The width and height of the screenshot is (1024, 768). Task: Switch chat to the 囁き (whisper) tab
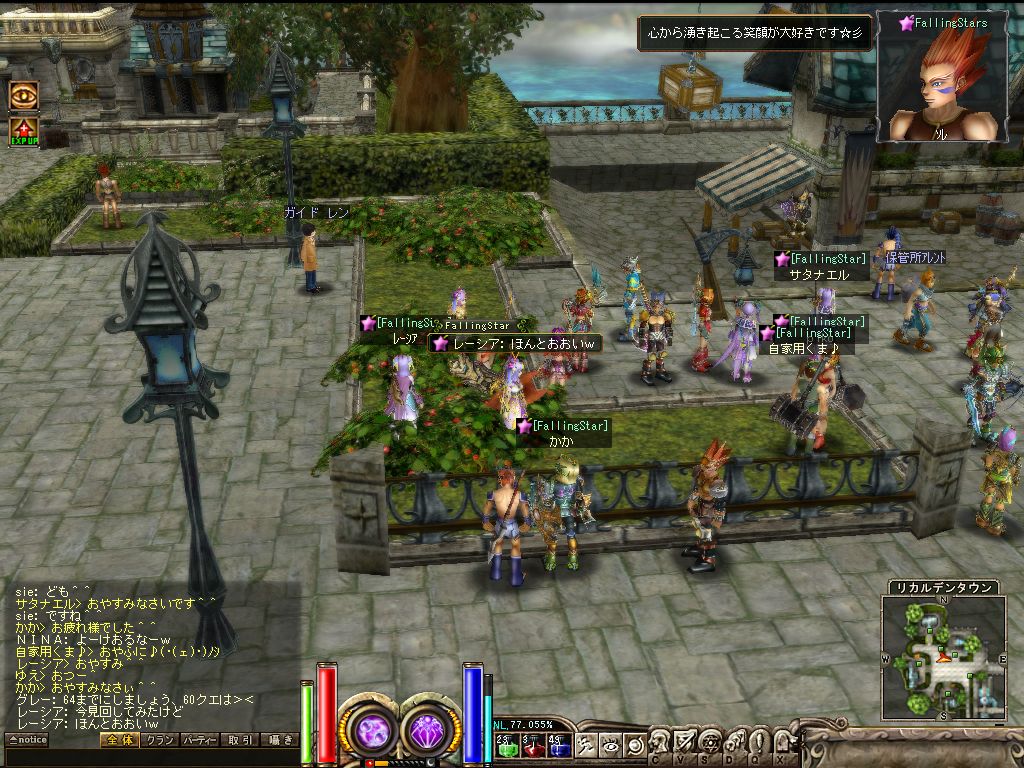[279, 740]
